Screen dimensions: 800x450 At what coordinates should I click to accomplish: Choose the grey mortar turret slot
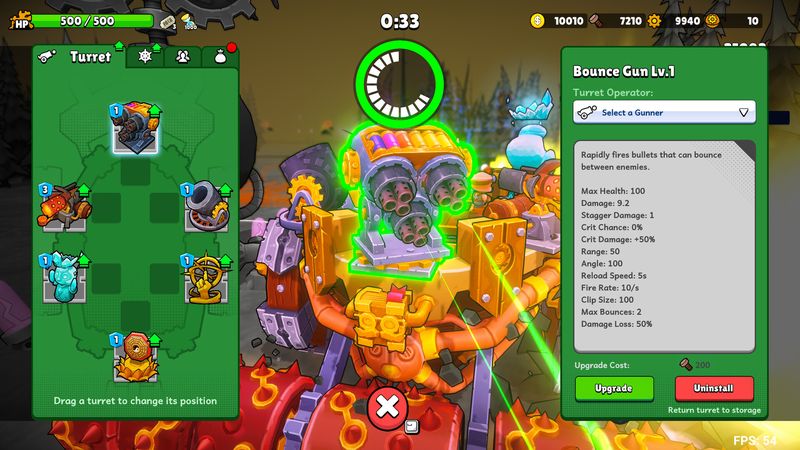[206, 205]
